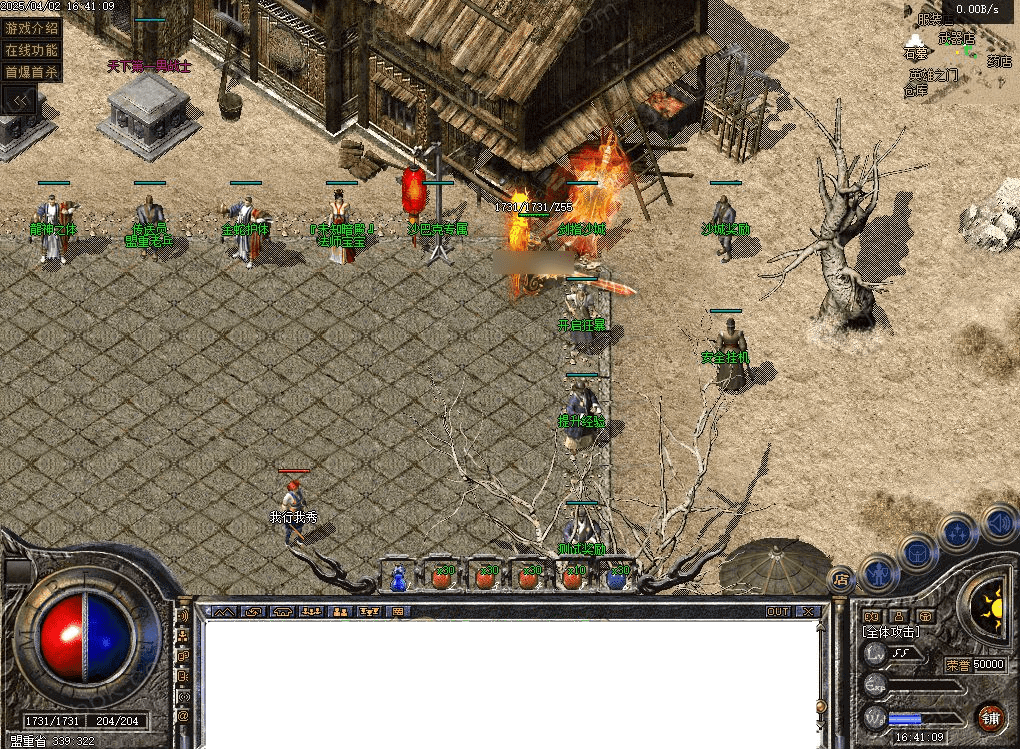The height and width of the screenshot is (749, 1020).
Task: Open the bag round blue button
Action: click(x=918, y=552)
